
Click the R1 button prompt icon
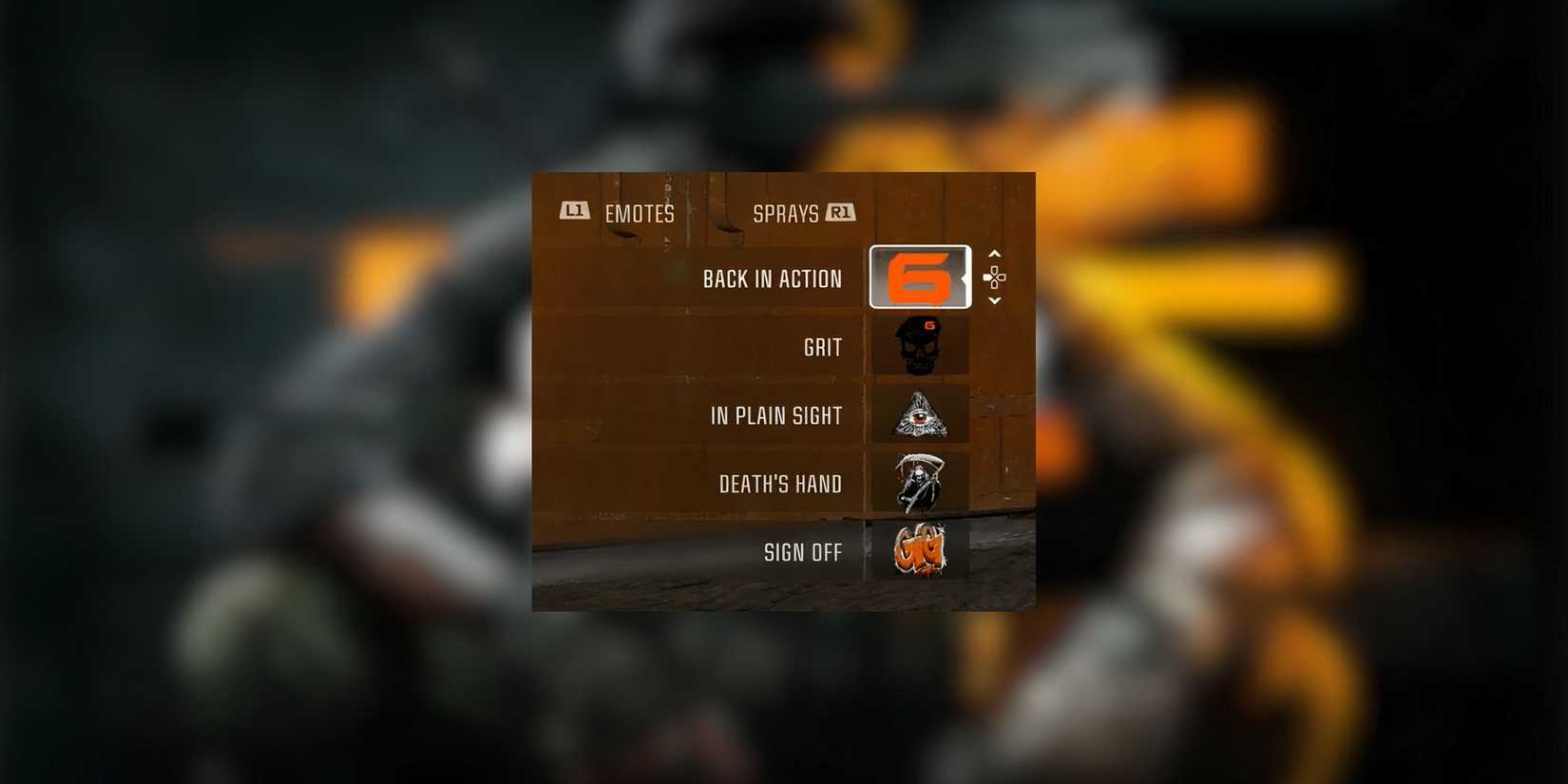(840, 213)
